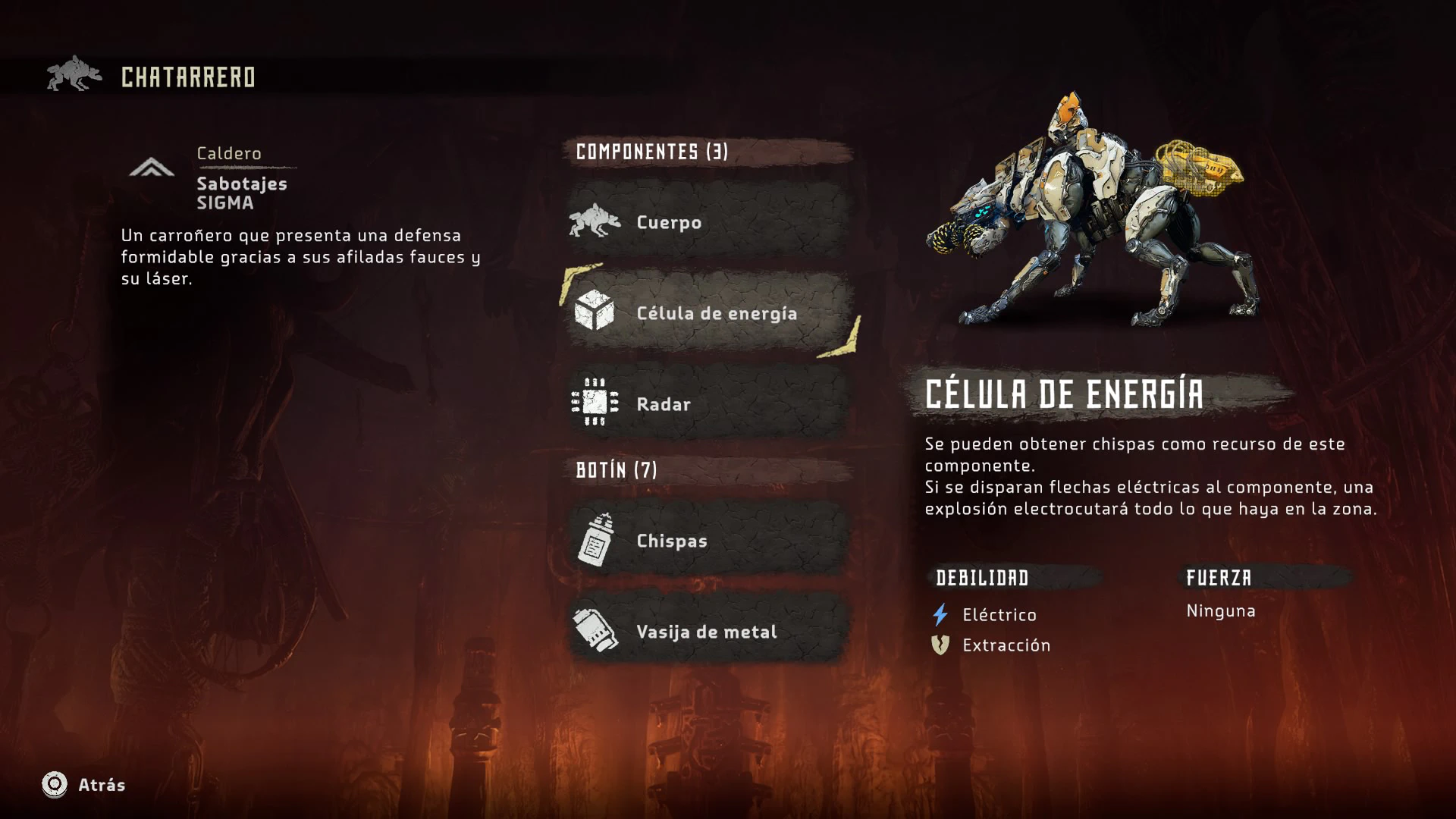
Task: Select the Cuerpo component entry
Action: [x=707, y=222]
